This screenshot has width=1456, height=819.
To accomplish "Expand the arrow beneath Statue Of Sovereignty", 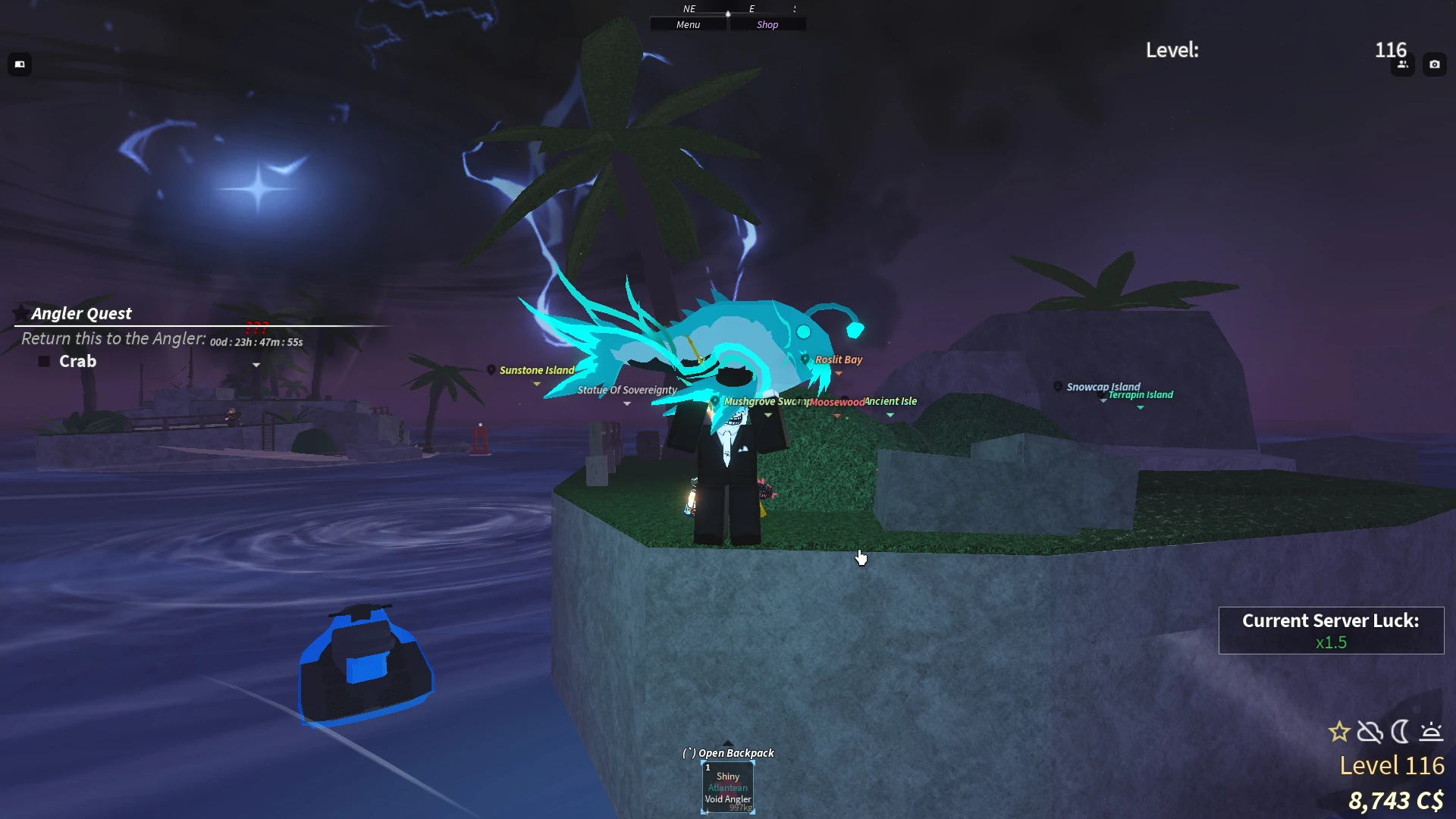I will click(x=626, y=404).
